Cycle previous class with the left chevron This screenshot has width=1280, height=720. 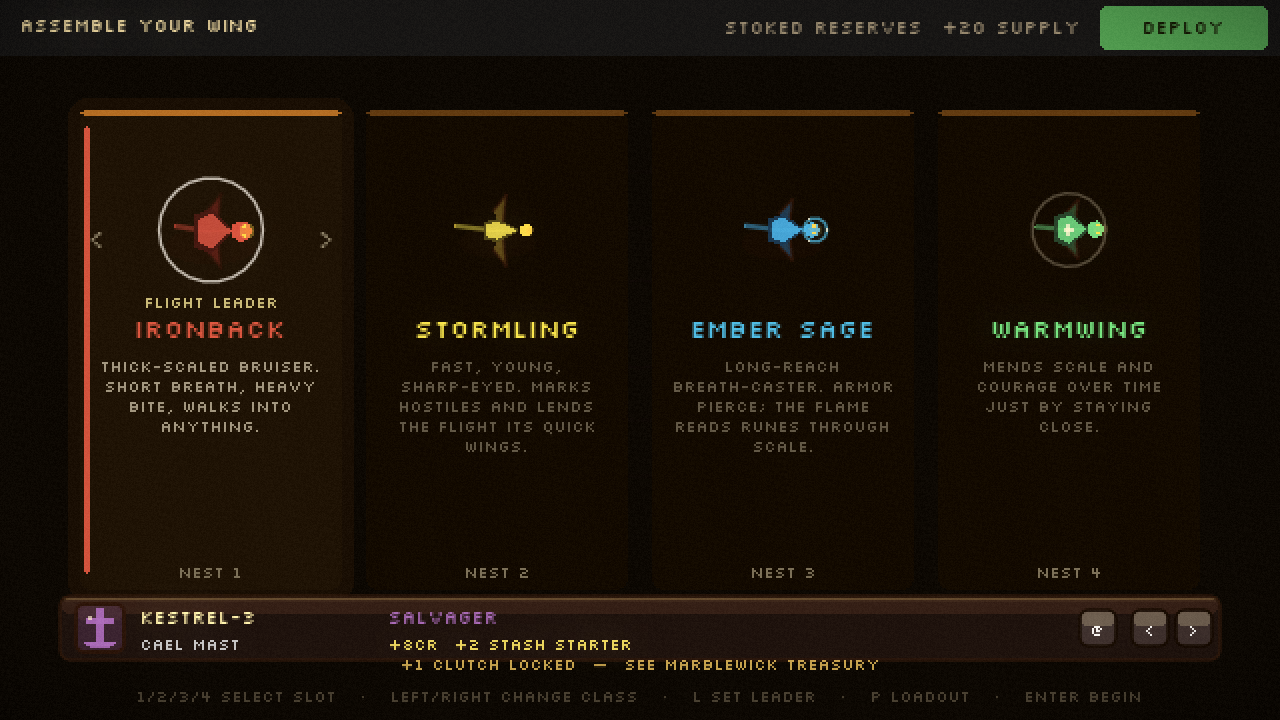(x=96, y=240)
